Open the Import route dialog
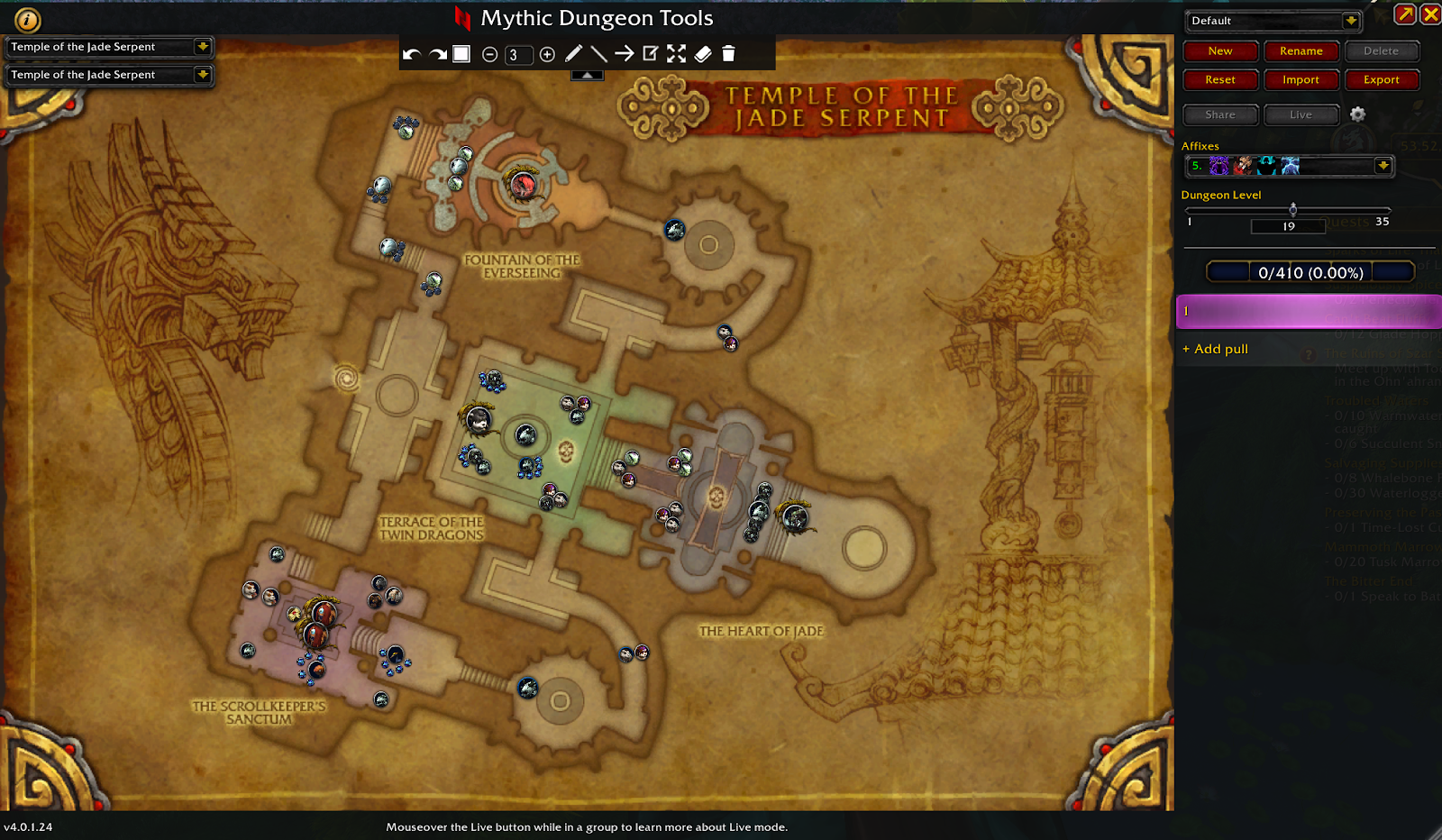 coord(1301,80)
